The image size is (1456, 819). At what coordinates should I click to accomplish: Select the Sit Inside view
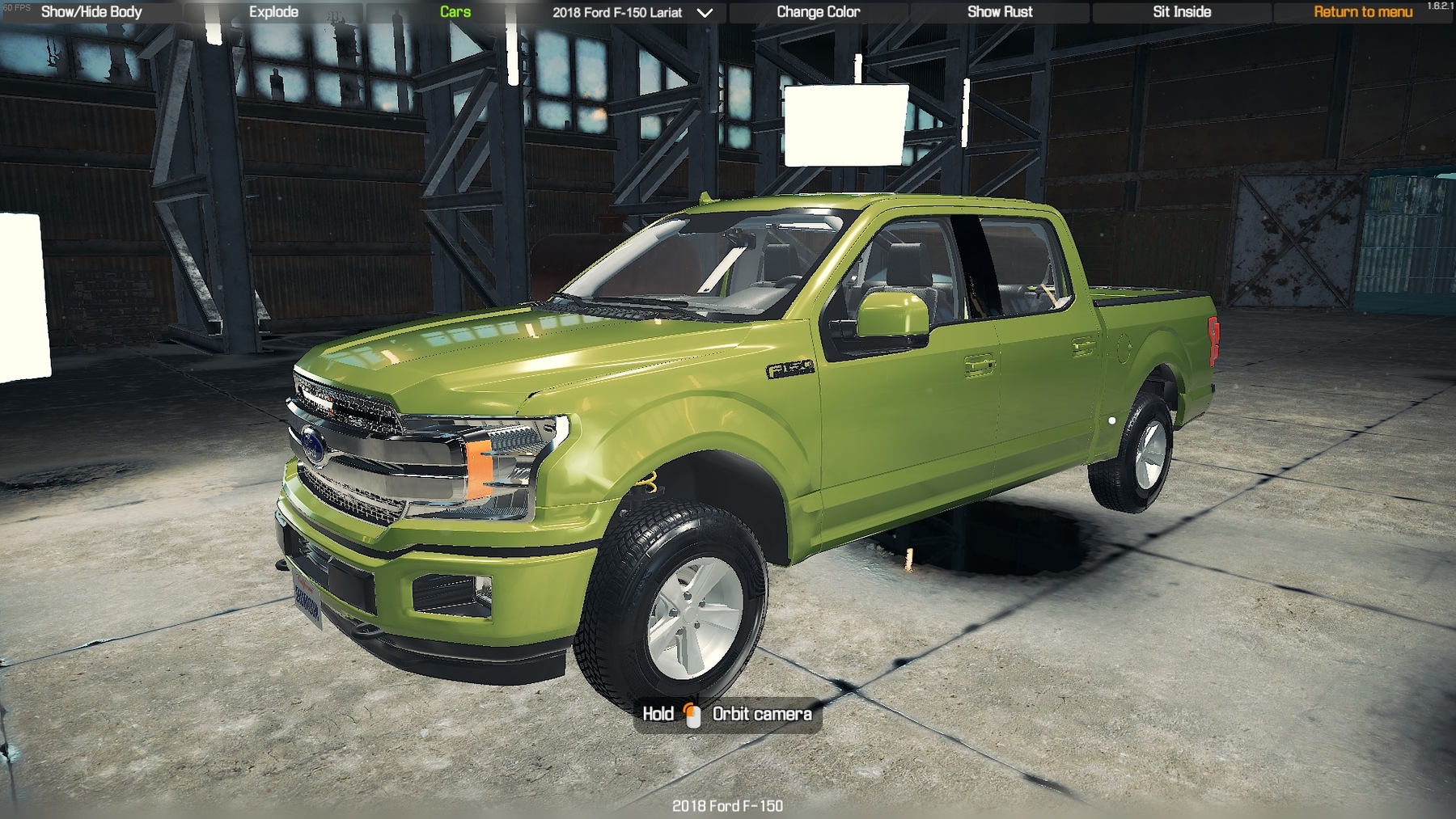point(1182,12)
